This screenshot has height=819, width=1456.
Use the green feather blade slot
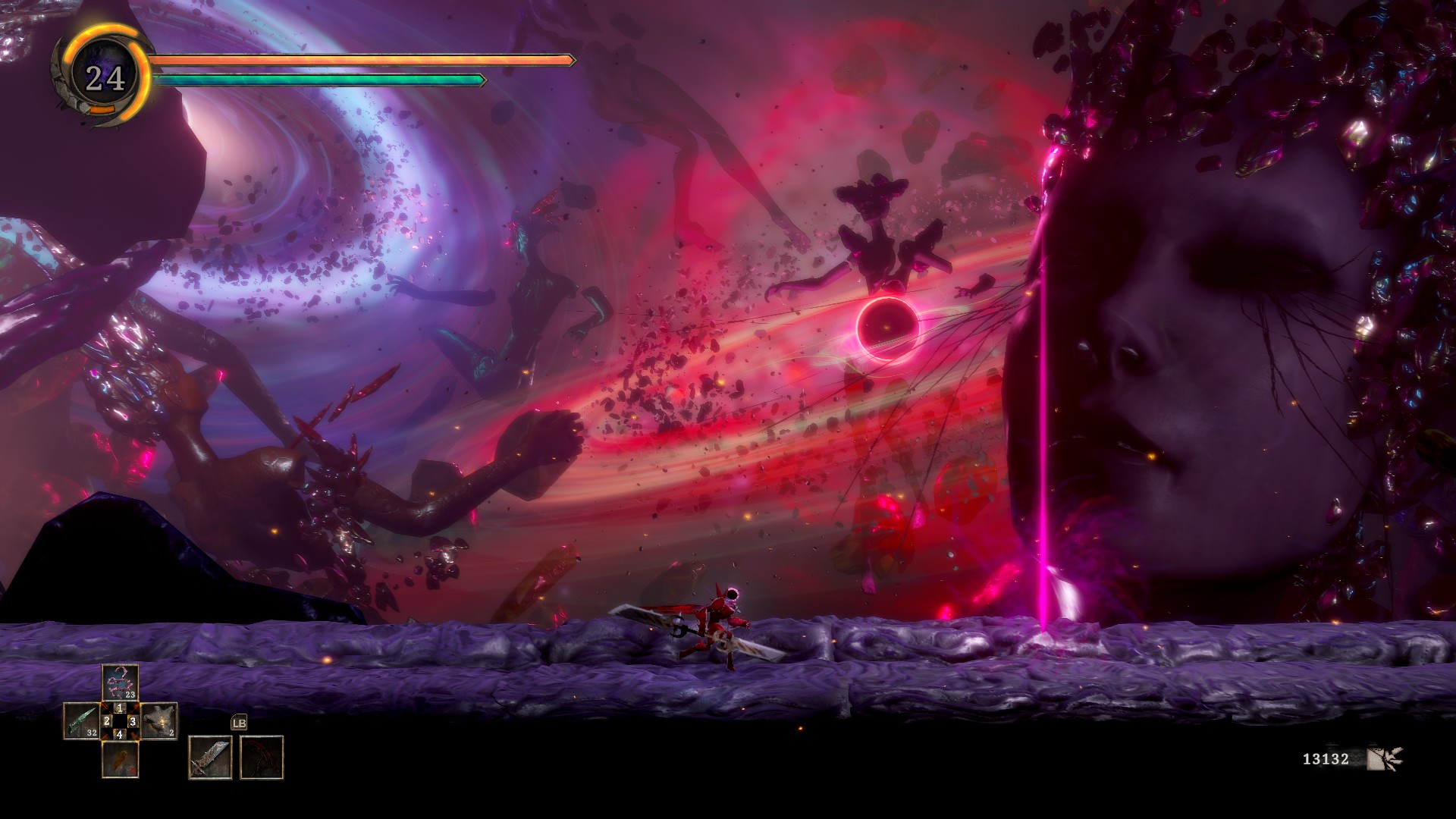click(80, 720)
